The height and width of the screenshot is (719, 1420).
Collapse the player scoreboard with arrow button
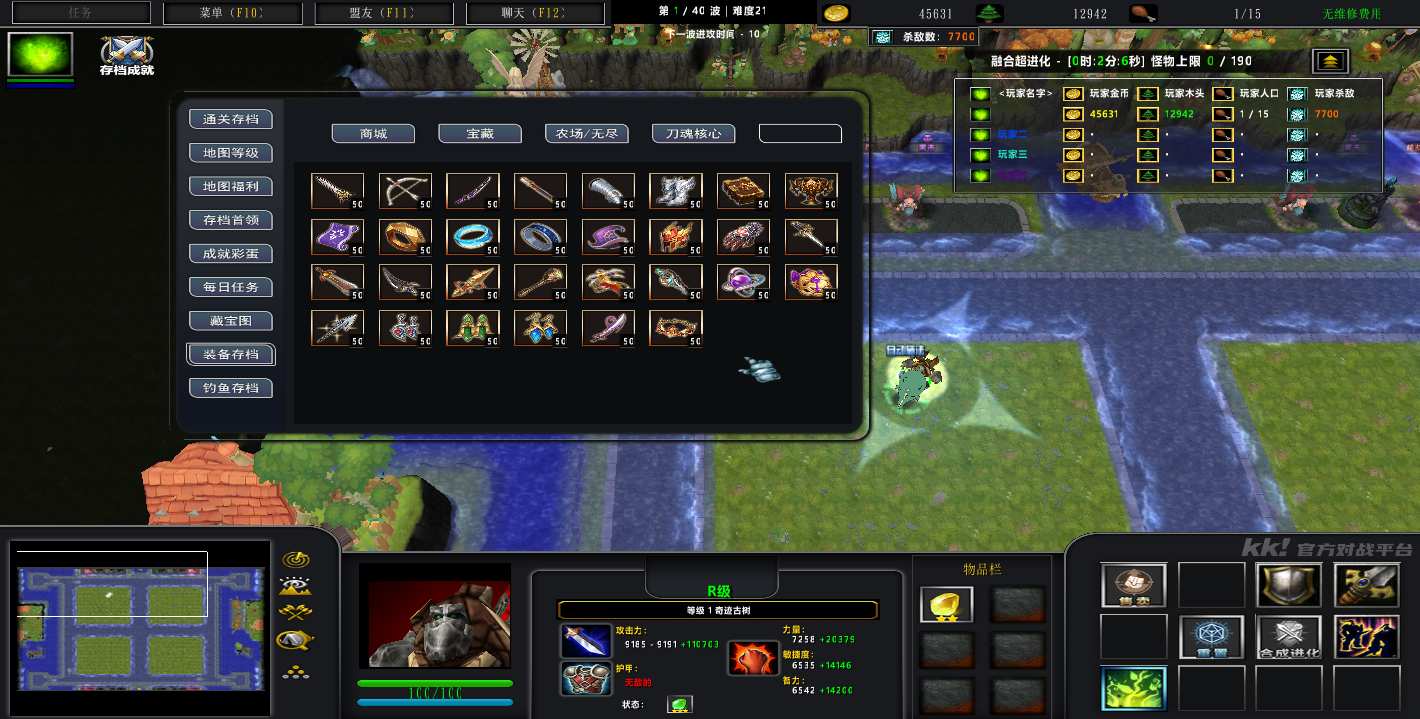coord(1330,61)
